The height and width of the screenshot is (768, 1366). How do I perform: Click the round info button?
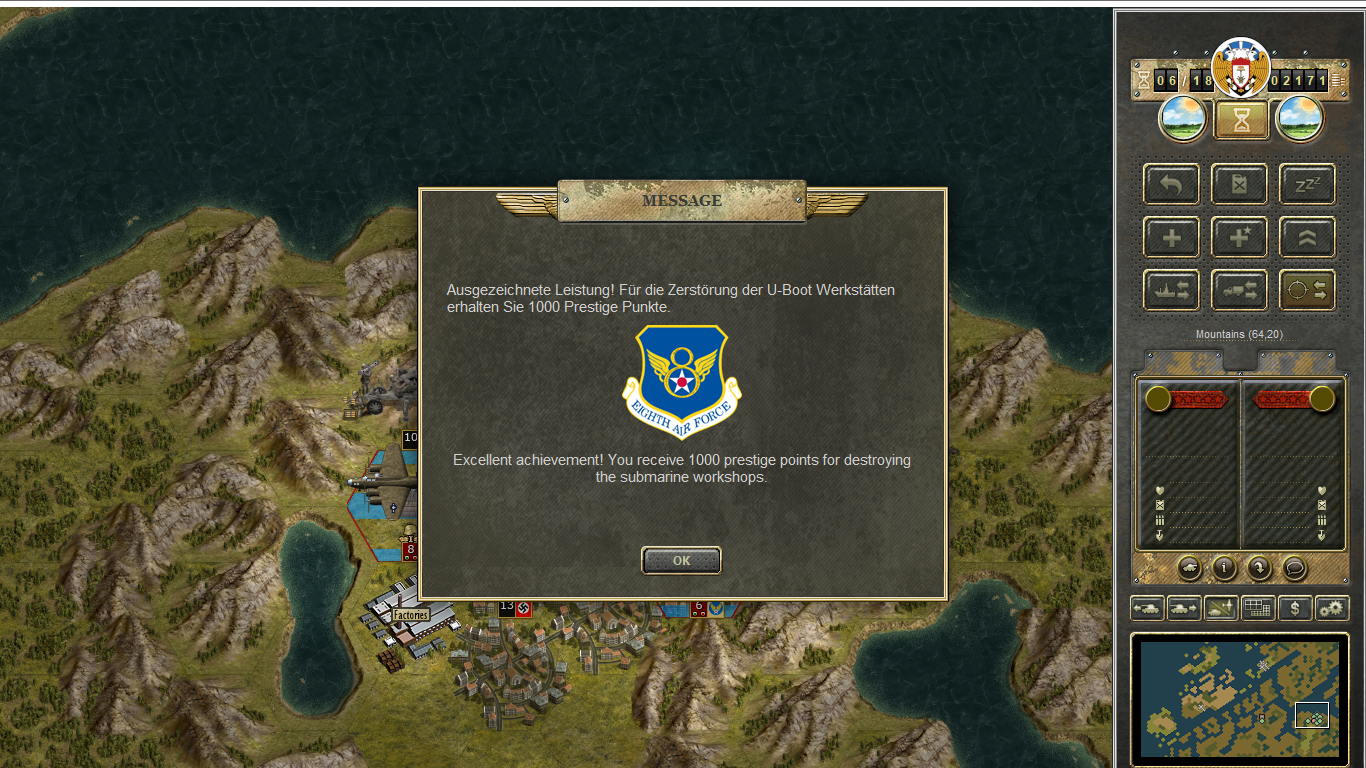tap(1224, 568)
